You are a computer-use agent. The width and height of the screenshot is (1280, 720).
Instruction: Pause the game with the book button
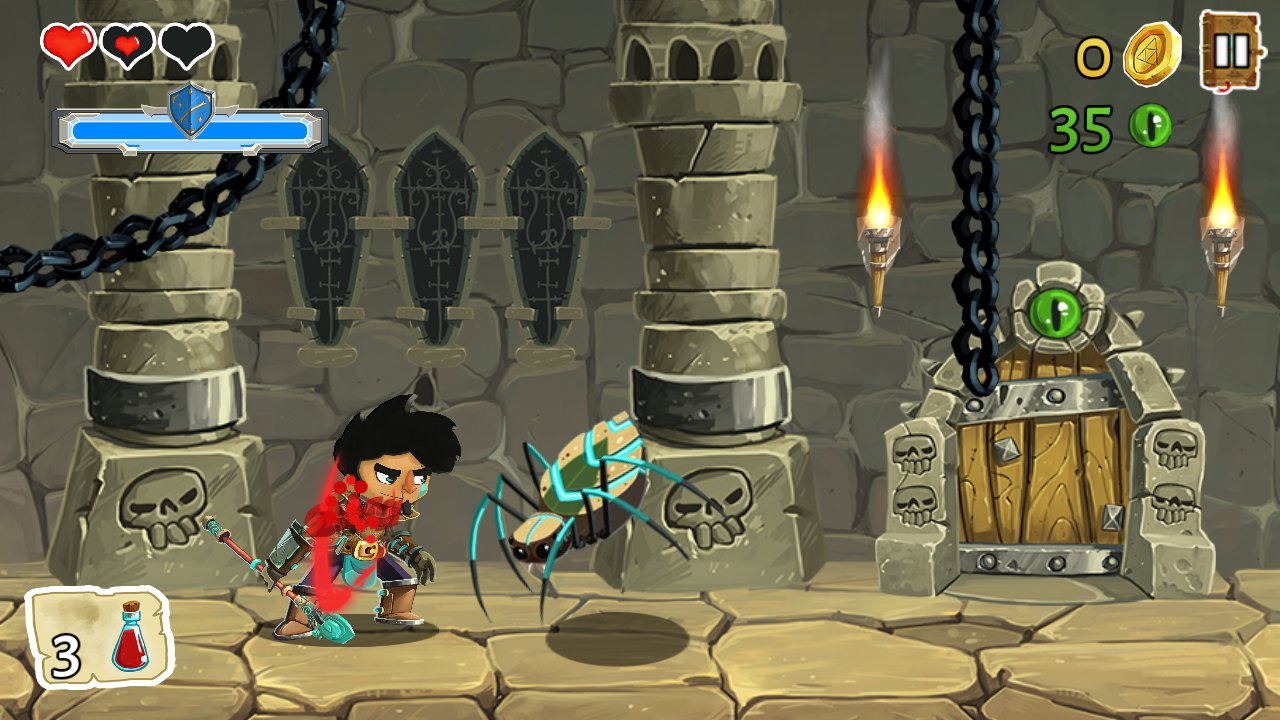[x=1231, y=50]
